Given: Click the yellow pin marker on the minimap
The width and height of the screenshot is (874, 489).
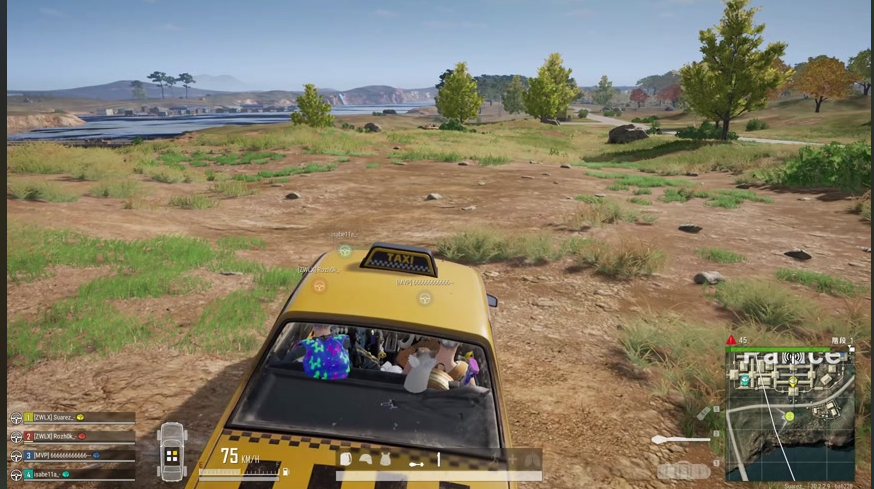Looking at the screenshot, I should 791,379.
